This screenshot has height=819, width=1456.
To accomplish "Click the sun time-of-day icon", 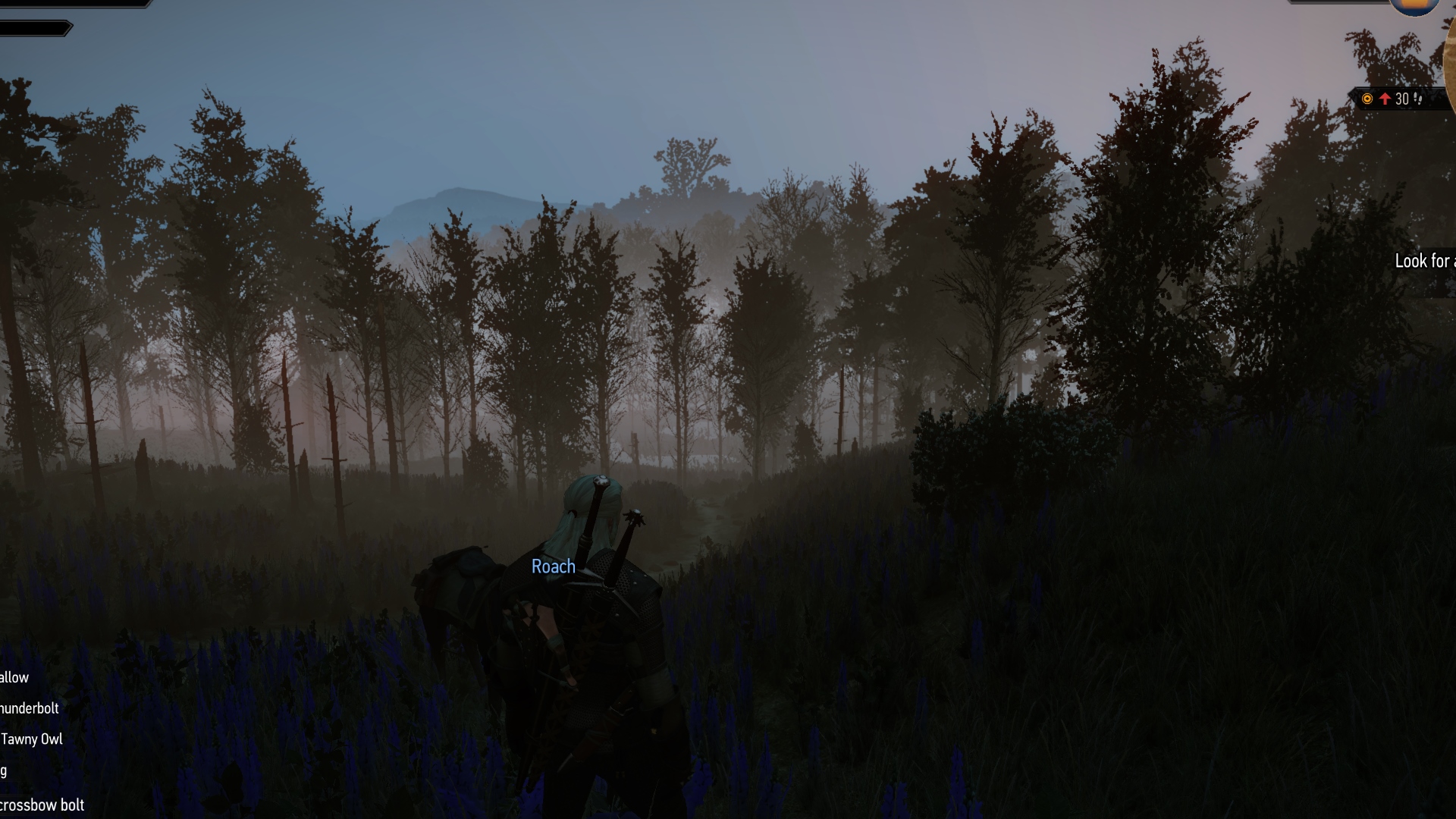I will pyautogui.click(x=1414, y=6).
